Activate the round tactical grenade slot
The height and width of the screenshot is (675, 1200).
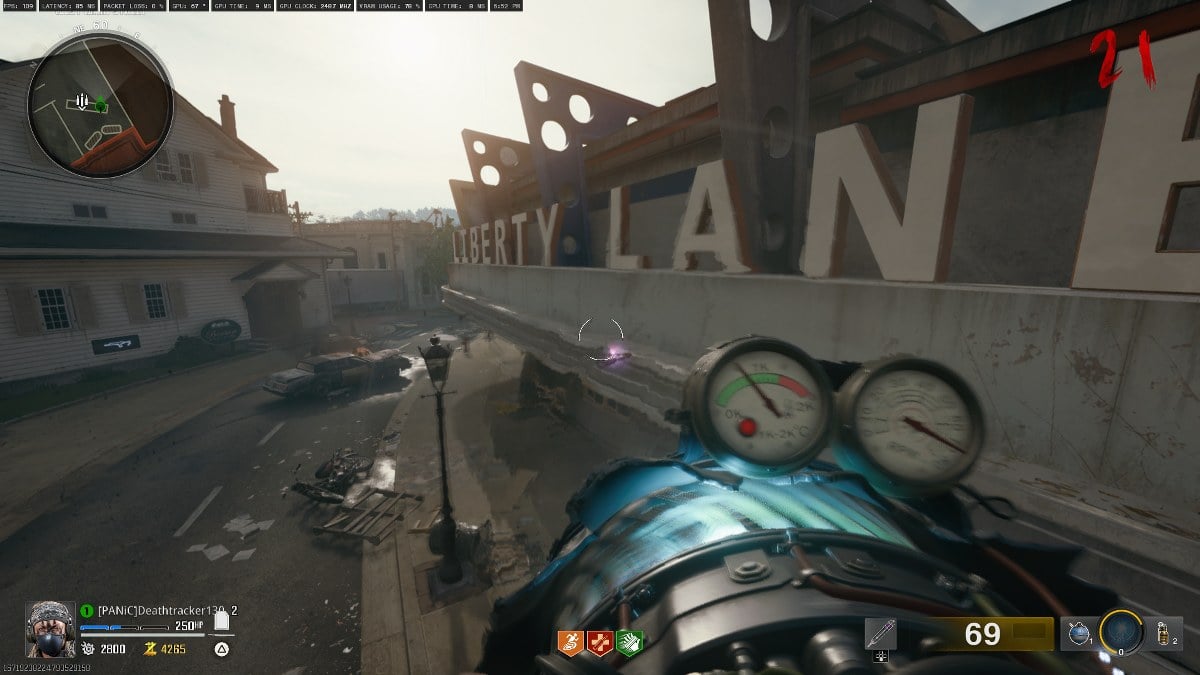click(1076, 633)
